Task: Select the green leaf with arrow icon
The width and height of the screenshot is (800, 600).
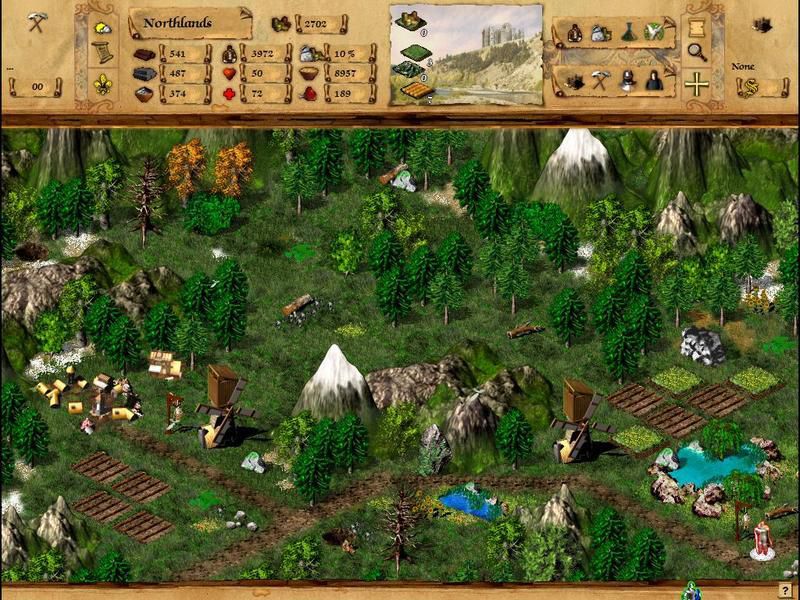Action: pos(654,31)
